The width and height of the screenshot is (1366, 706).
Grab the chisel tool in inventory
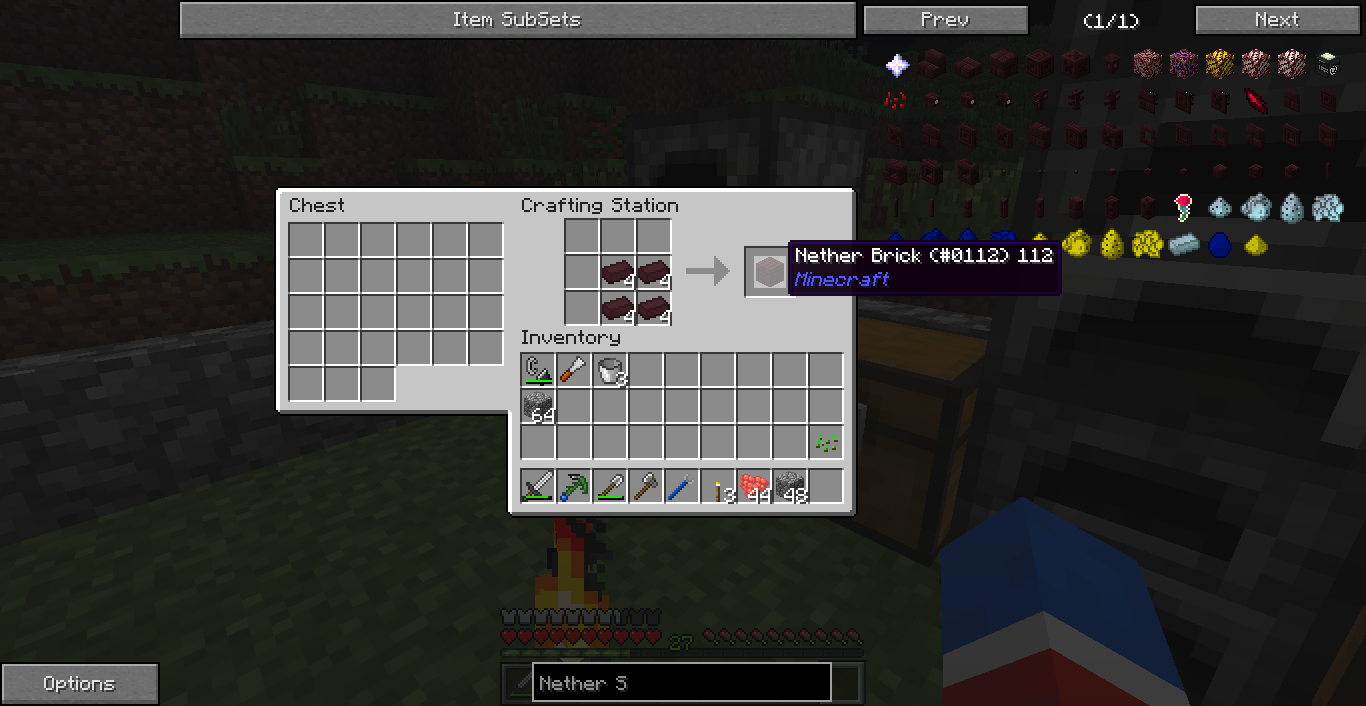(x=574, y=371)
